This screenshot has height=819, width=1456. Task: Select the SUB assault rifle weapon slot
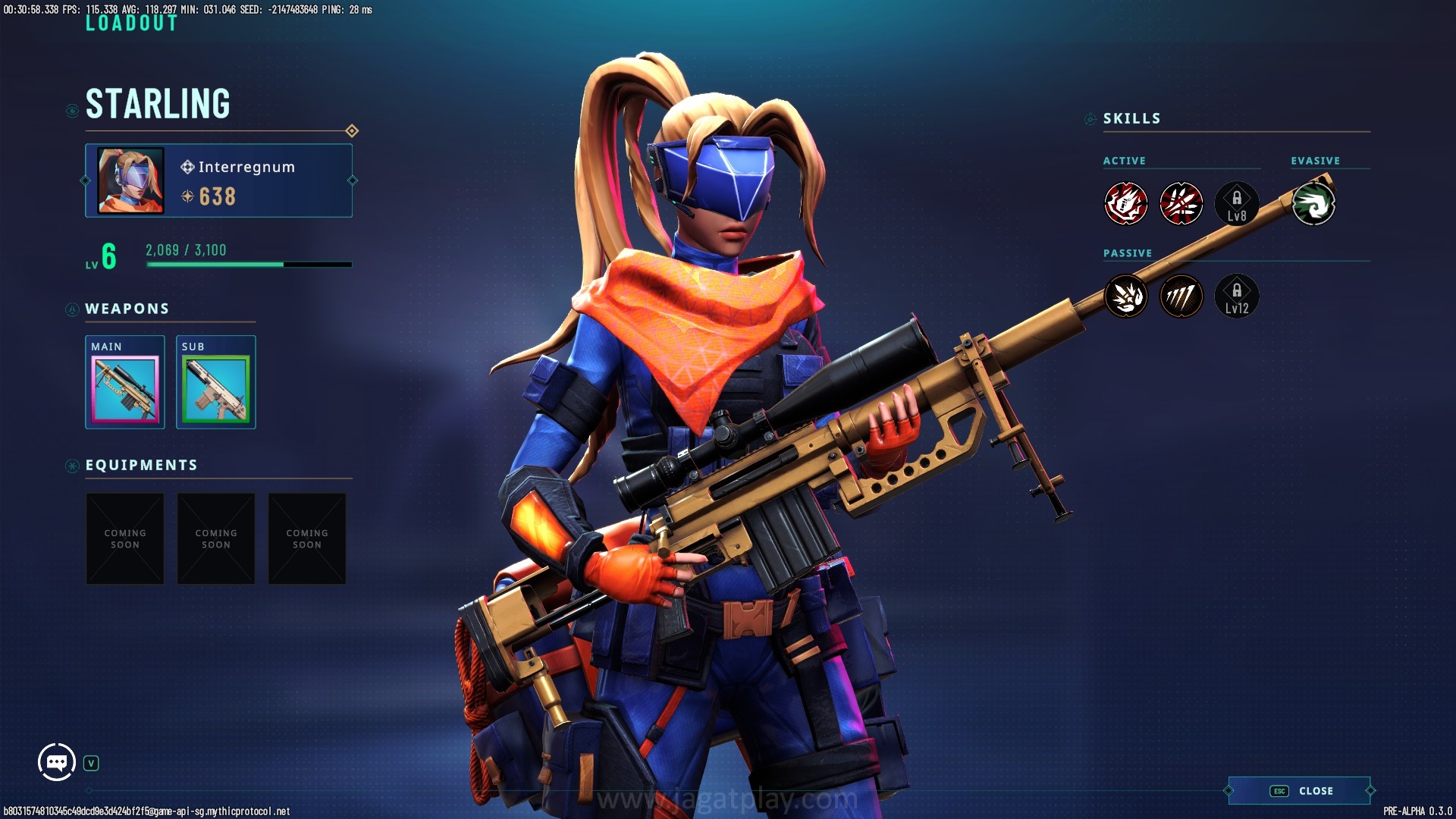(x=216, y=388)
